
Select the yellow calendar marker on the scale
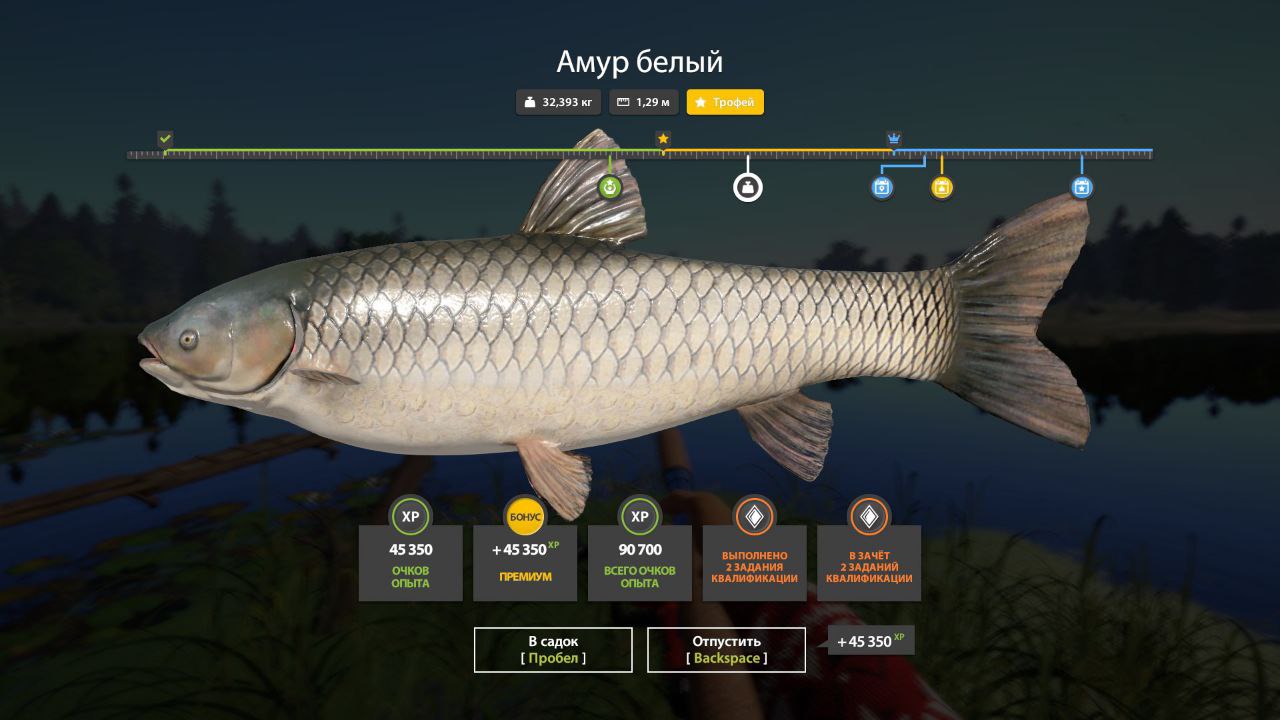(x=942, y=187)
